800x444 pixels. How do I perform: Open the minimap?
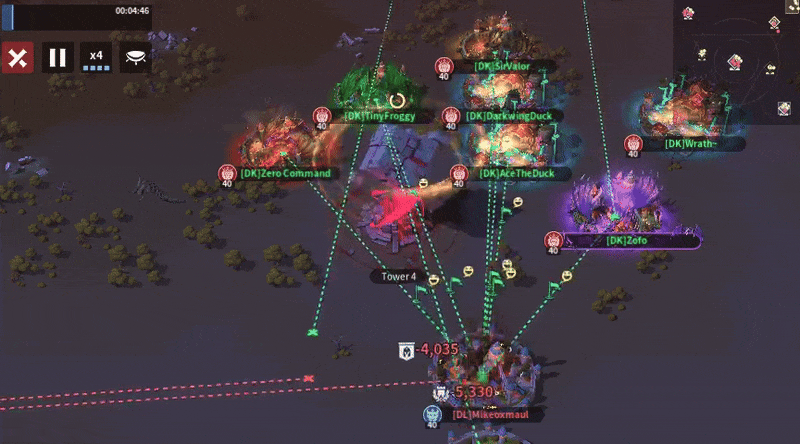pos(736,61)
